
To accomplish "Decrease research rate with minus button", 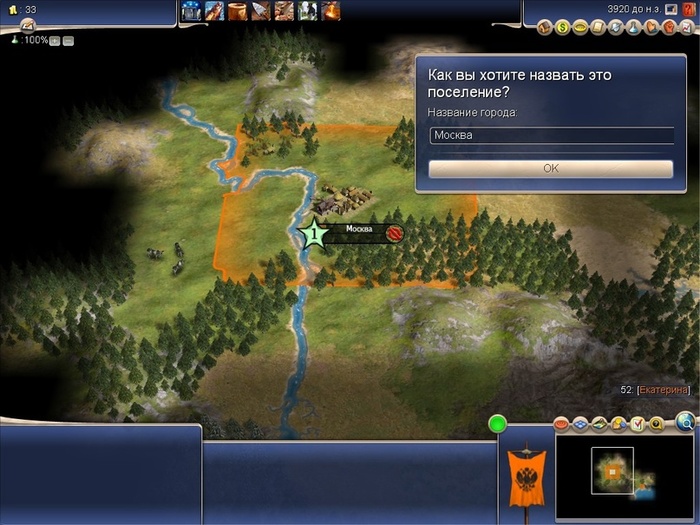I will pos(68,41).
